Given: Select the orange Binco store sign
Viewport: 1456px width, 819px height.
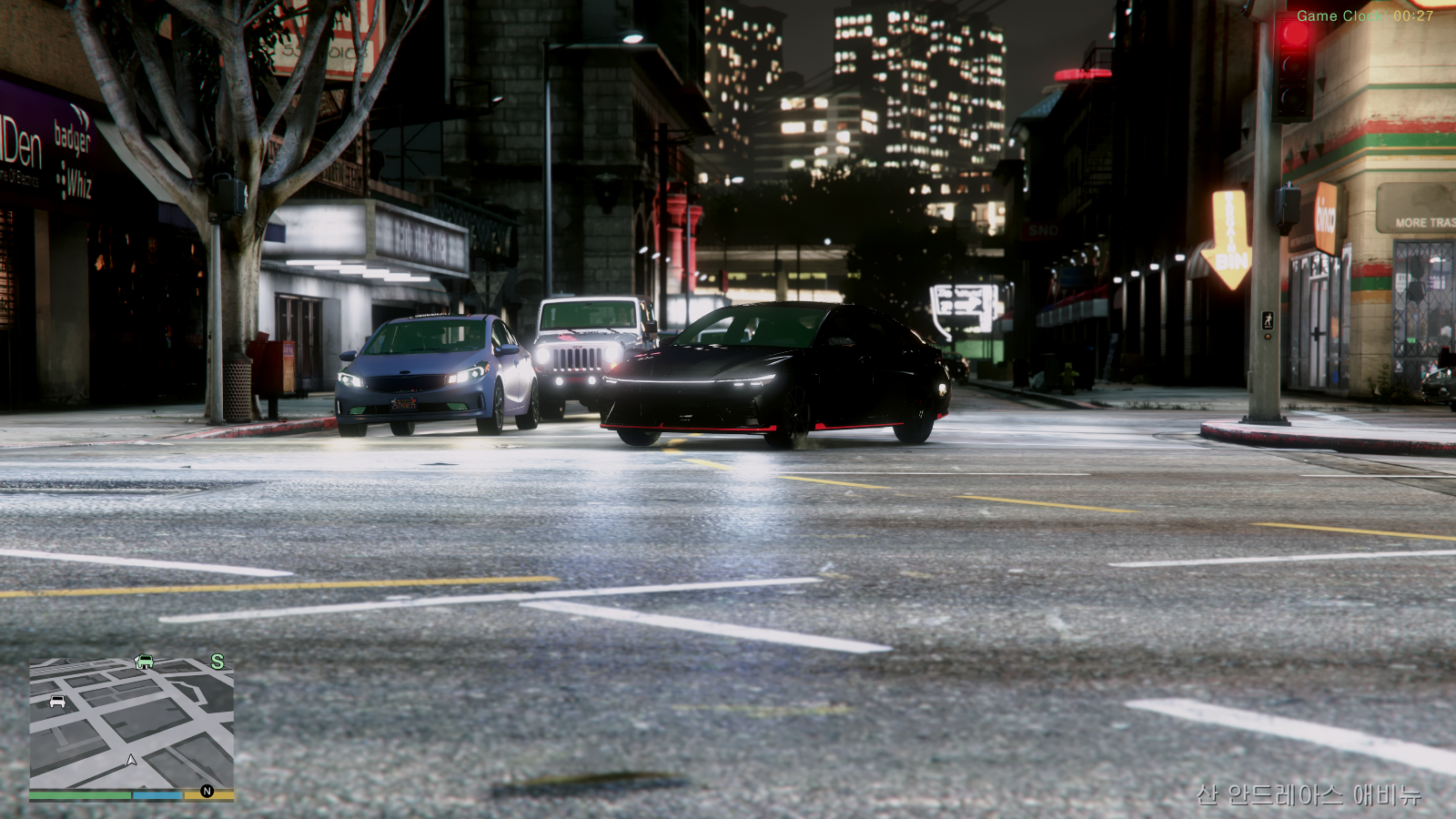Looking at the screenshot, I should click(1326, 214).
